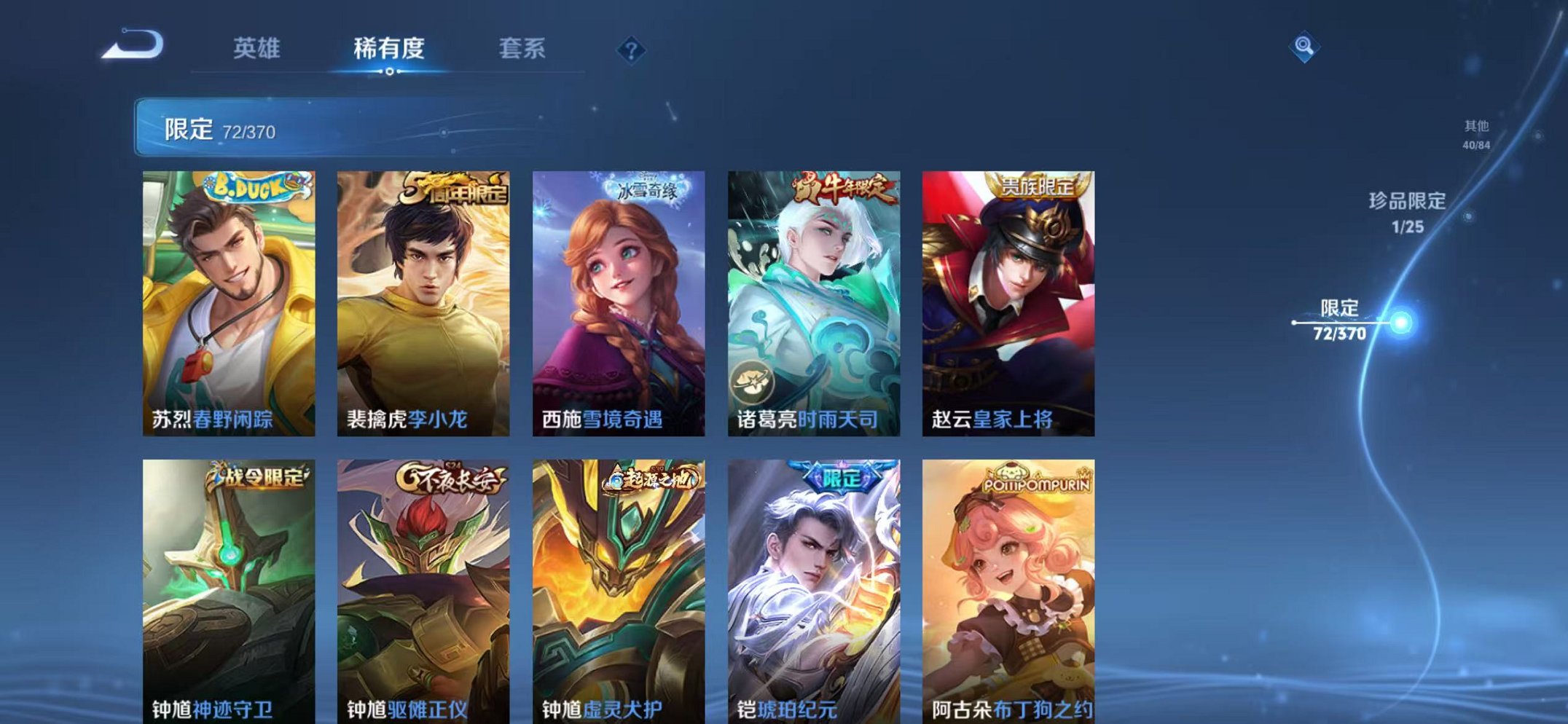Select the 阿古朵布丁狗之约 skin thumbnail

1008,583
